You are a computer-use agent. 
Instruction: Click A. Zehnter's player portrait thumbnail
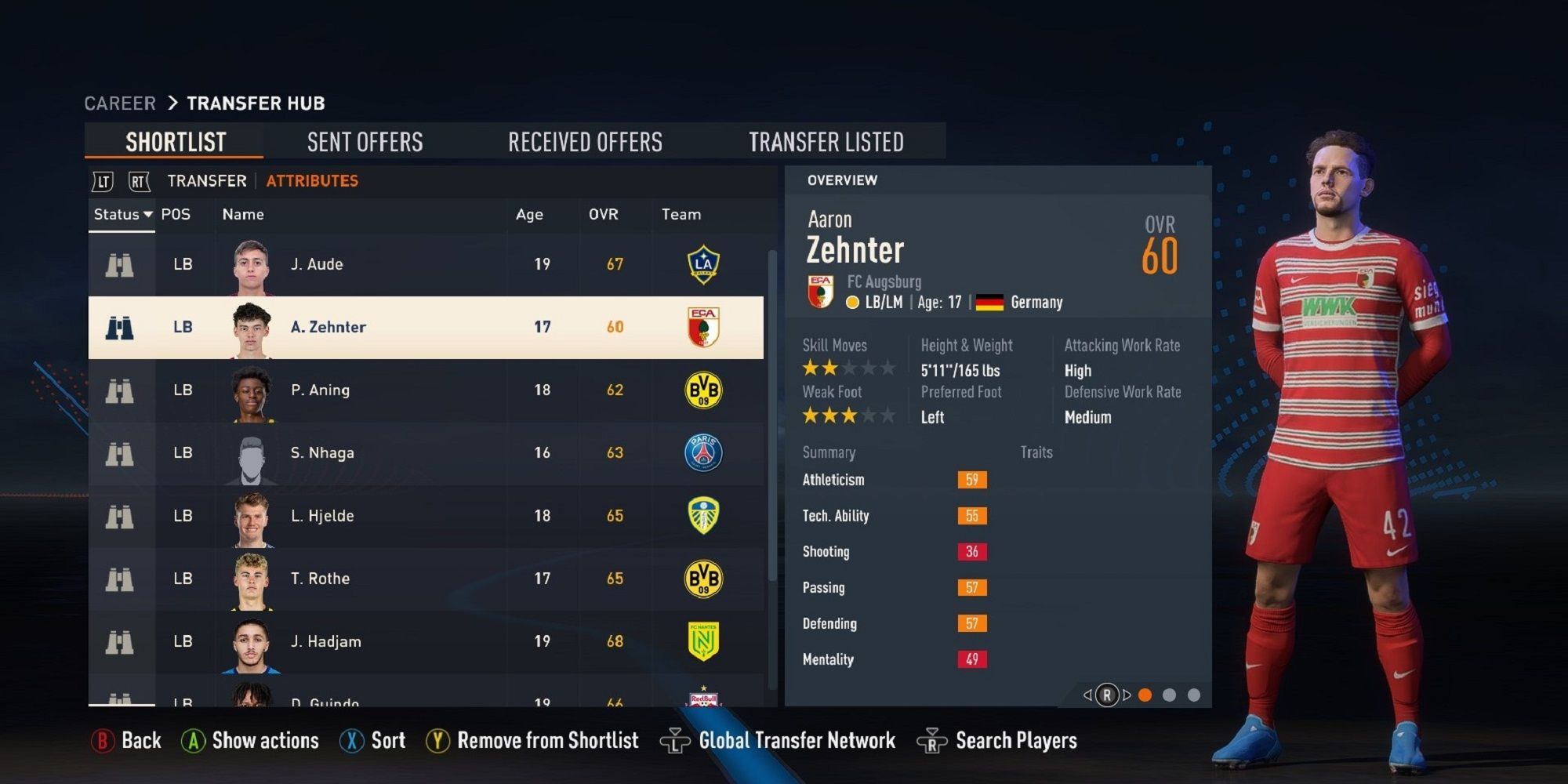point(250,327)
